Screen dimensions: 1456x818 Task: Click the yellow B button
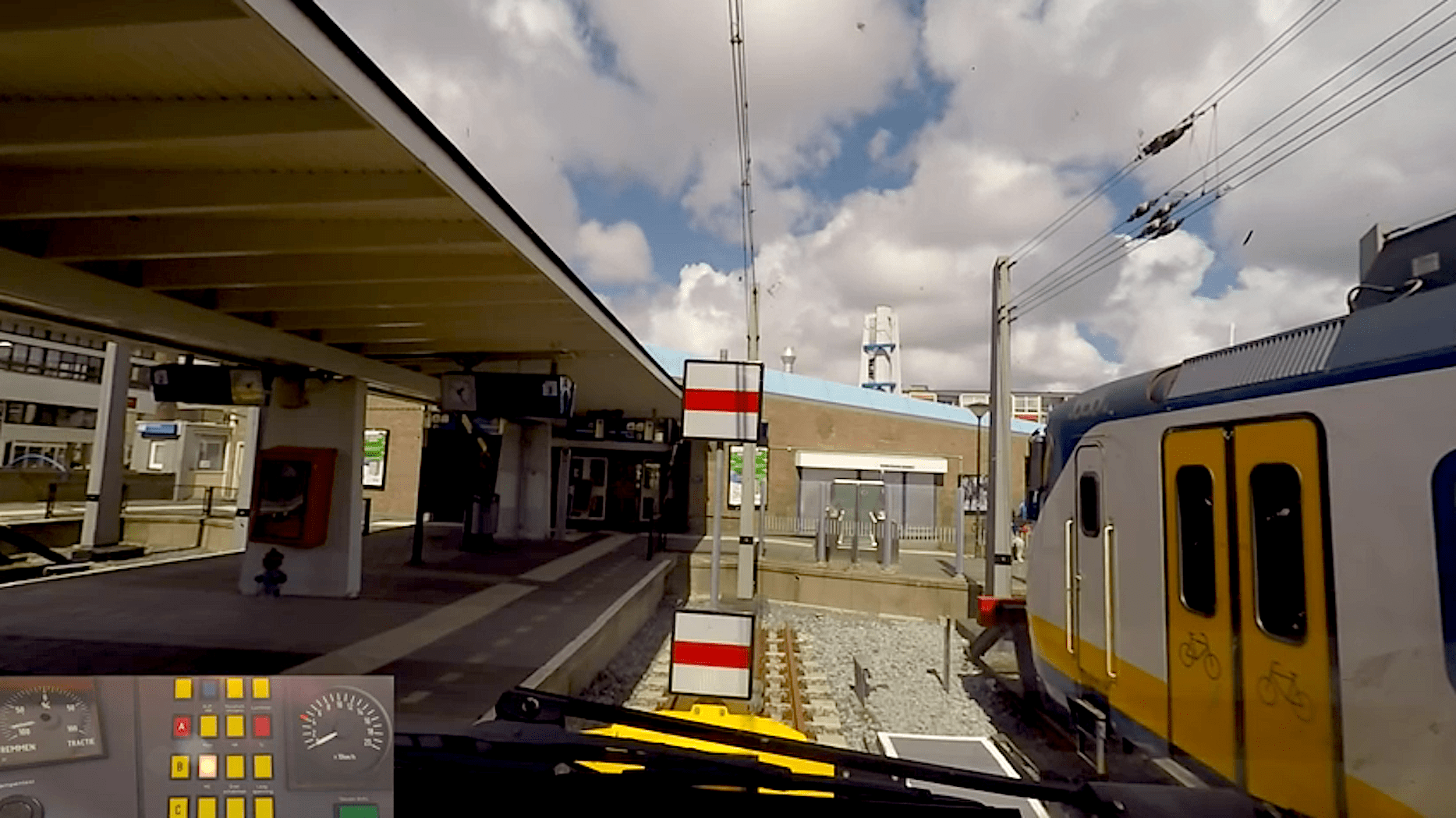click(180, 767)
